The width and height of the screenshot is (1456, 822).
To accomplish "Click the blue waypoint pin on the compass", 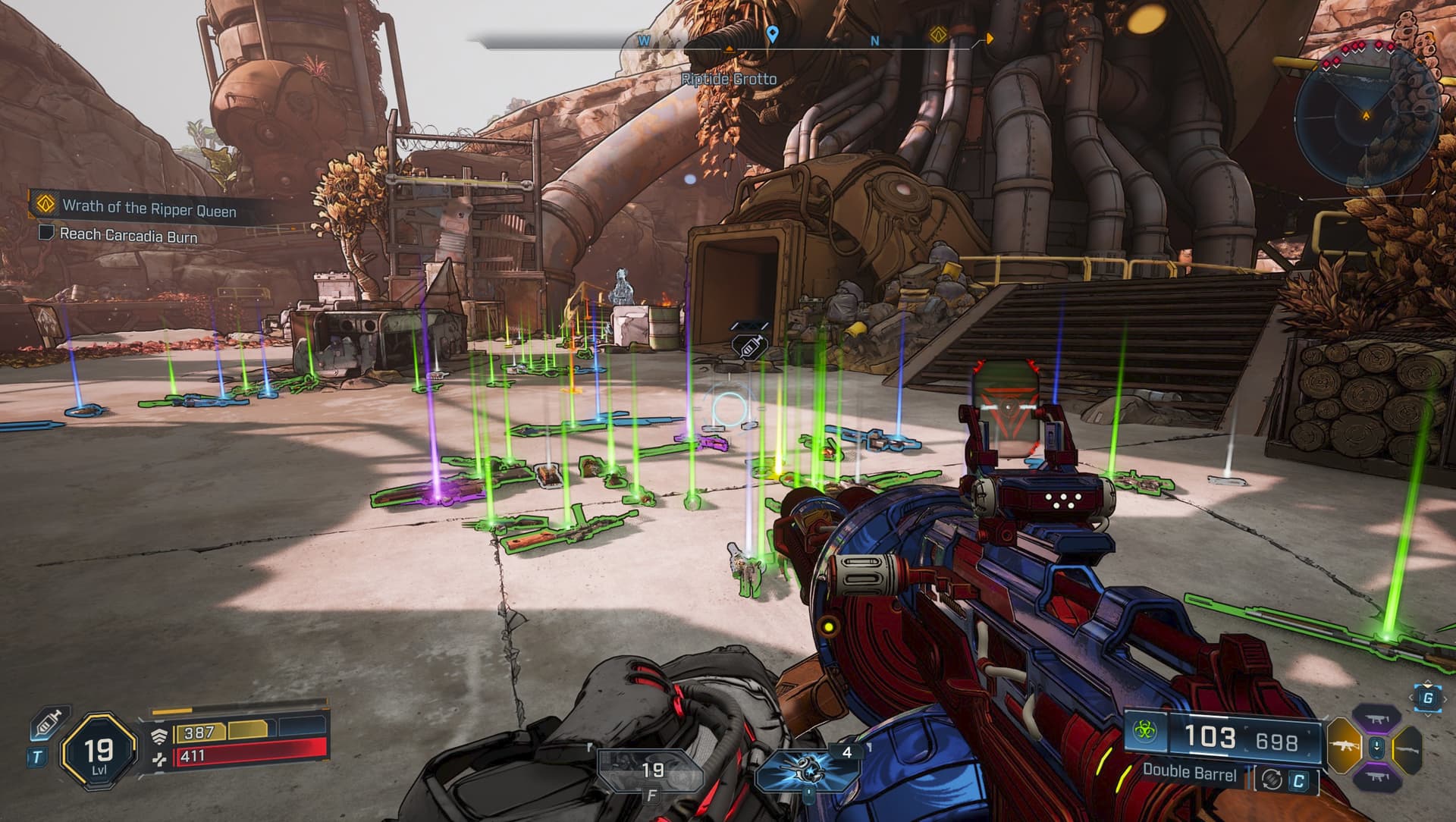I will coord(772,35).
